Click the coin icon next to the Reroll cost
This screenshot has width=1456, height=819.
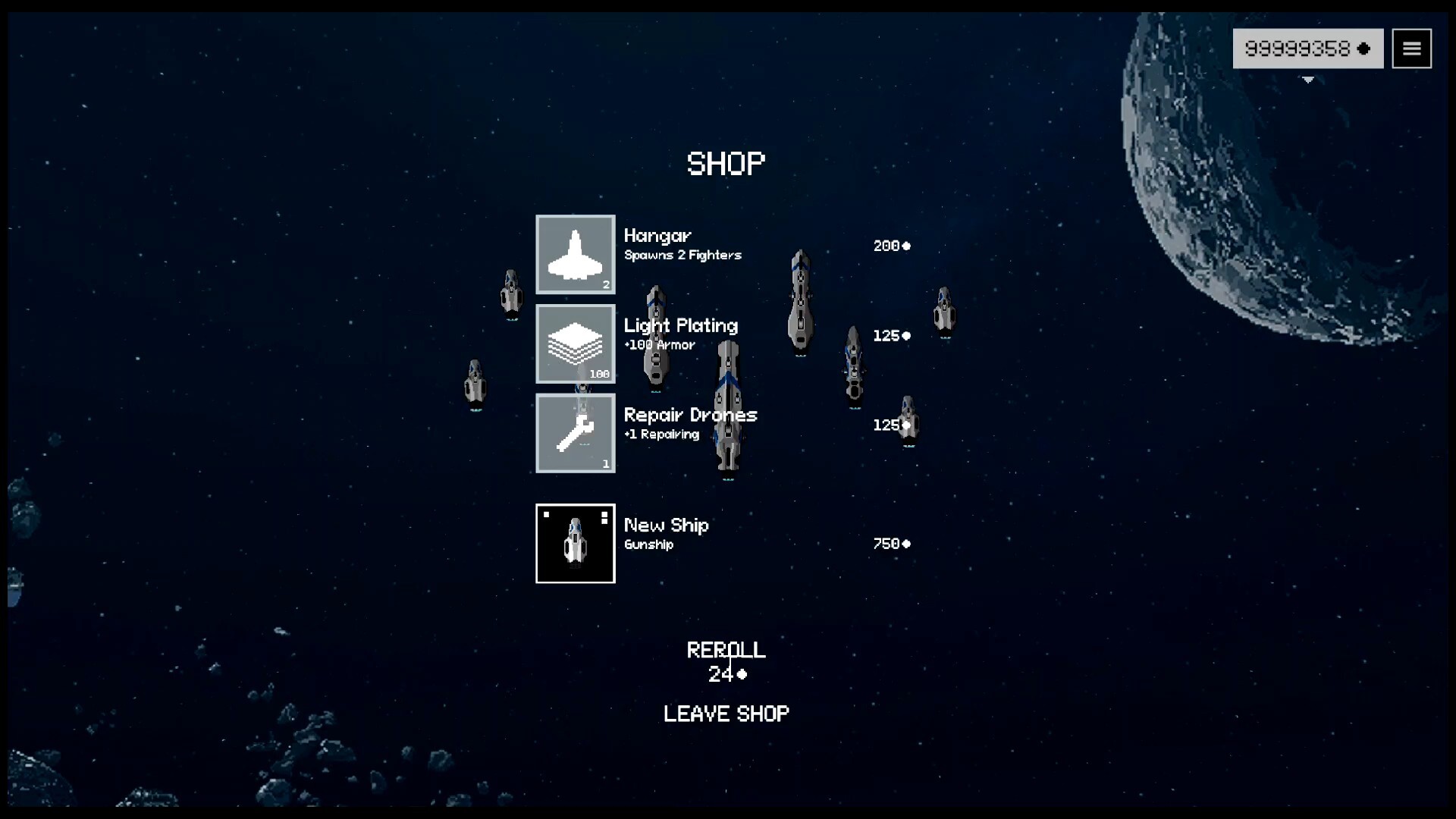pos(742,675)
